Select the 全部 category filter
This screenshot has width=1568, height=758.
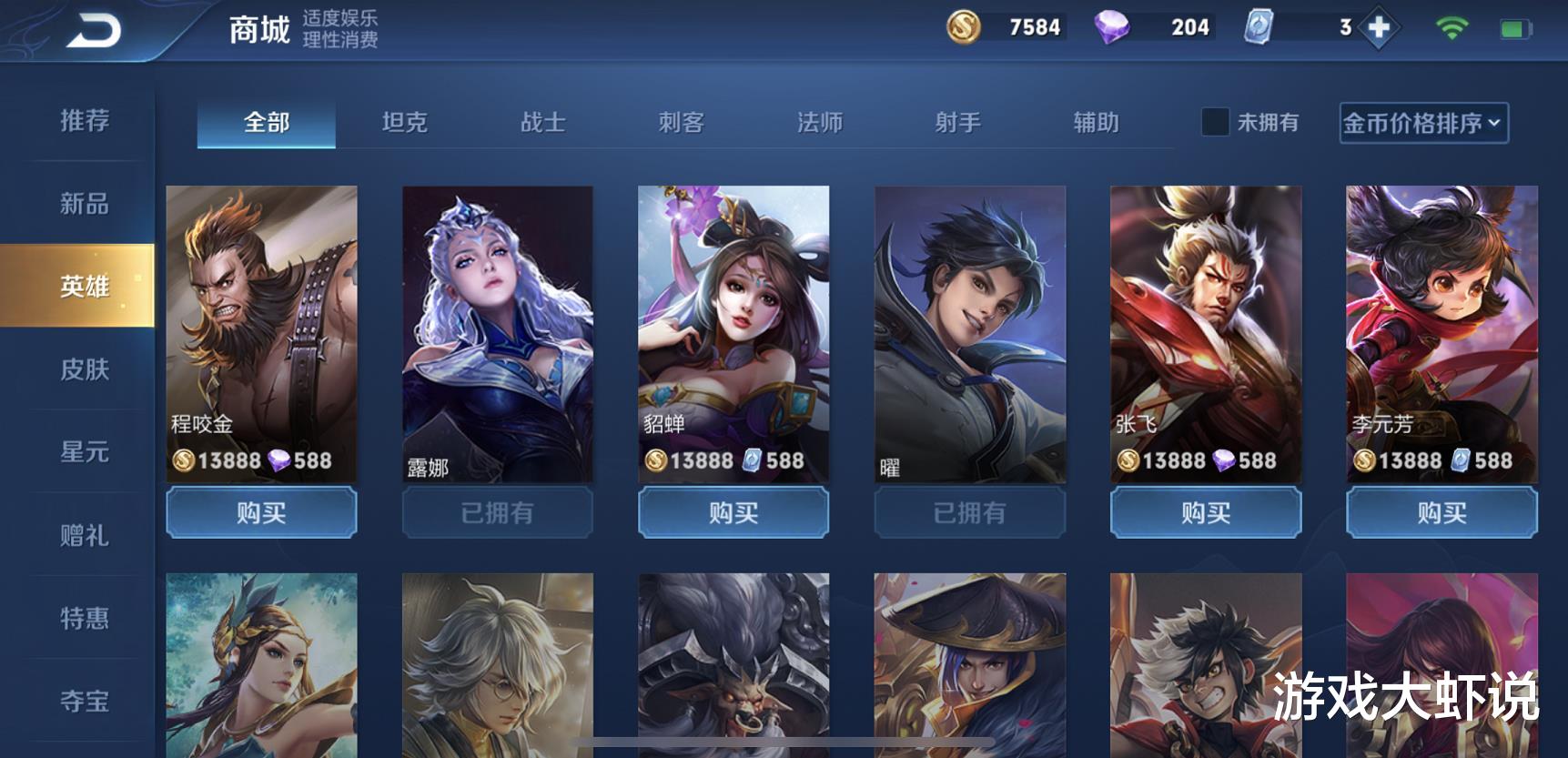point(265,122)
